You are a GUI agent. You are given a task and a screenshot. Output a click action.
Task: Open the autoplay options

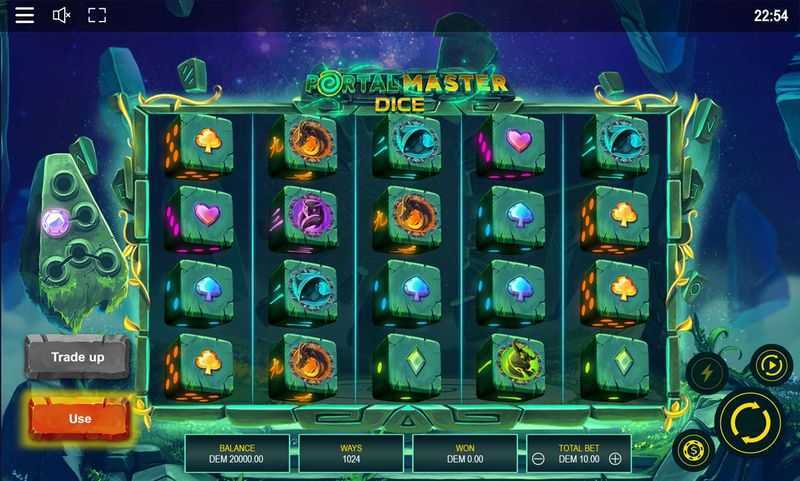click(x=771, y=365)
